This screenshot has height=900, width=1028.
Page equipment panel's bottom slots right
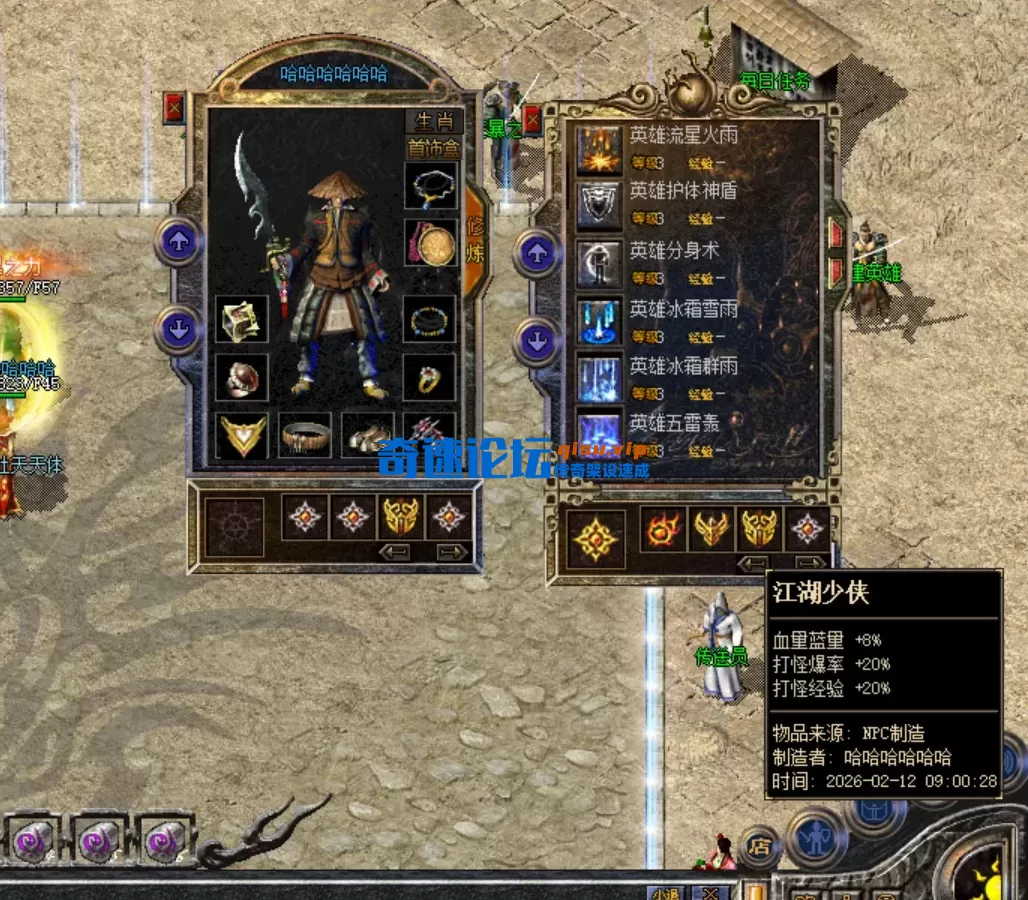click(x=452, y=552)
